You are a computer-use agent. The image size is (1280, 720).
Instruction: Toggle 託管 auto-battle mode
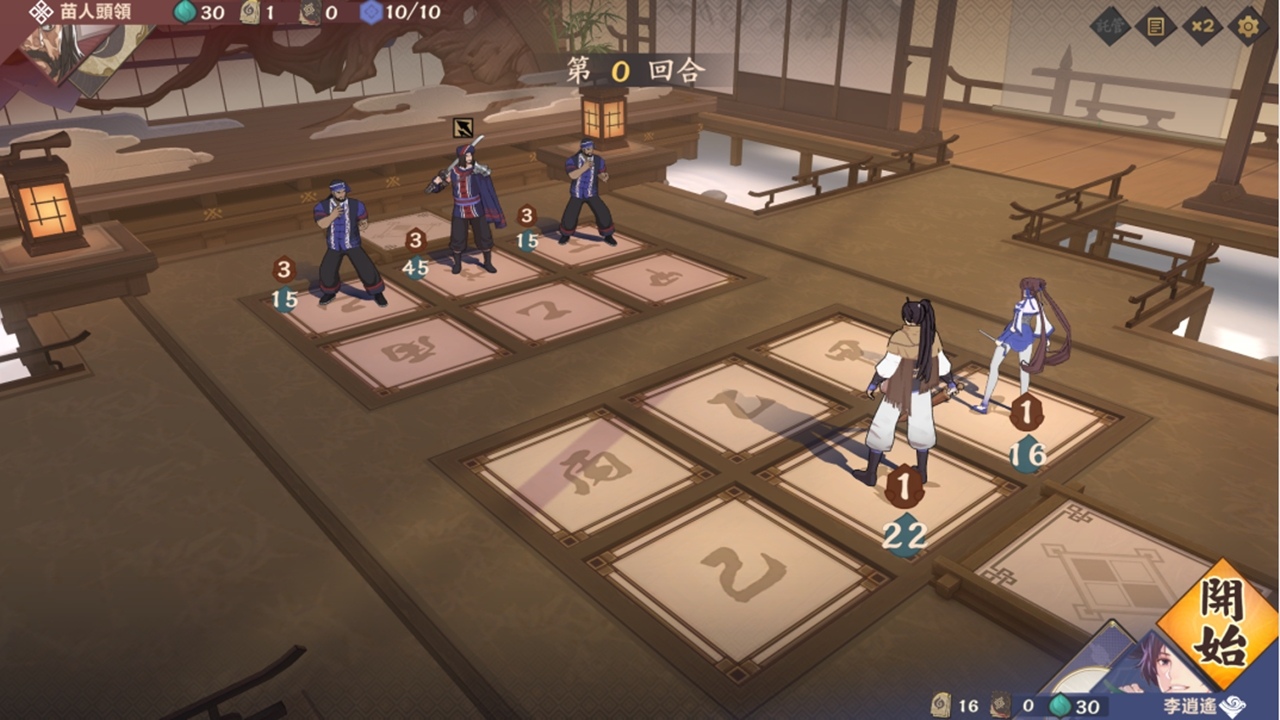(x=1110, y=26)
